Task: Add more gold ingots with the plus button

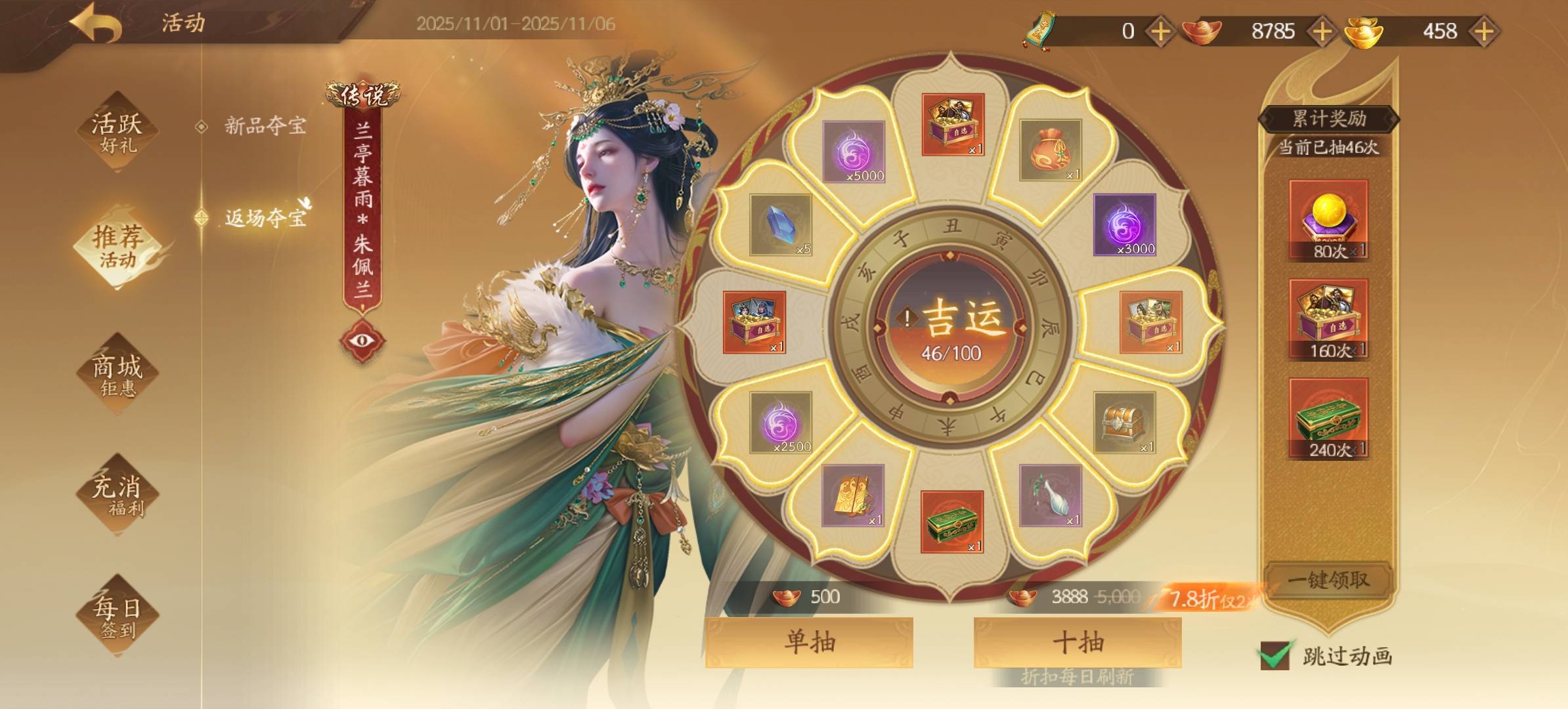Action: tap(1484, 31)
